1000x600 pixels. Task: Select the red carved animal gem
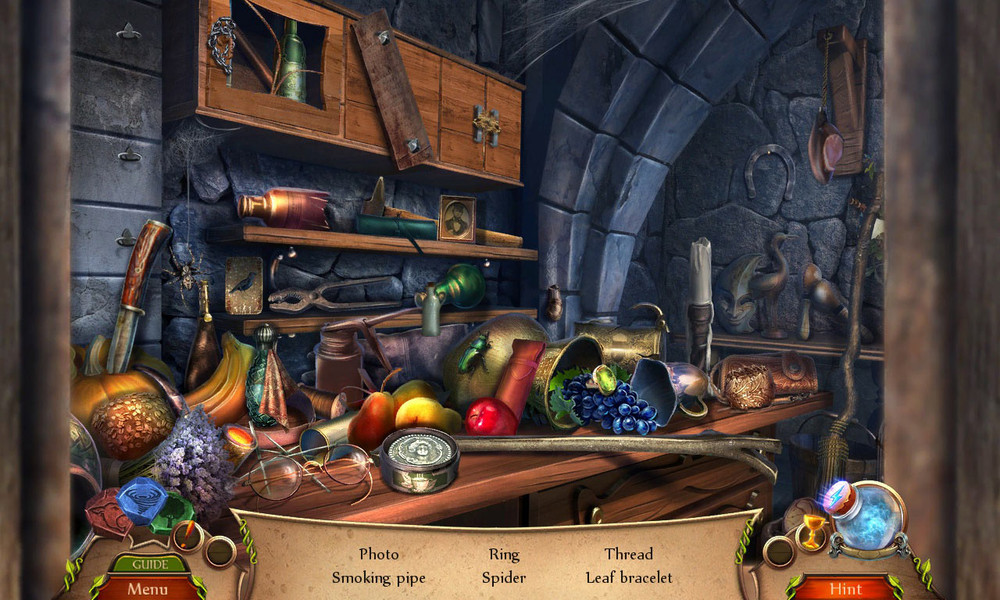[110, 512]
